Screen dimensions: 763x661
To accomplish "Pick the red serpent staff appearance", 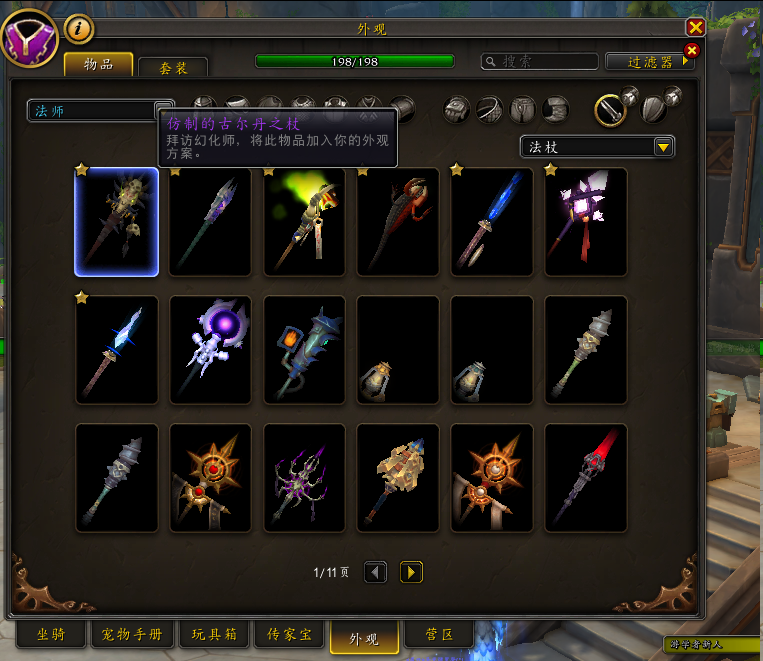I will coord(398,221).
